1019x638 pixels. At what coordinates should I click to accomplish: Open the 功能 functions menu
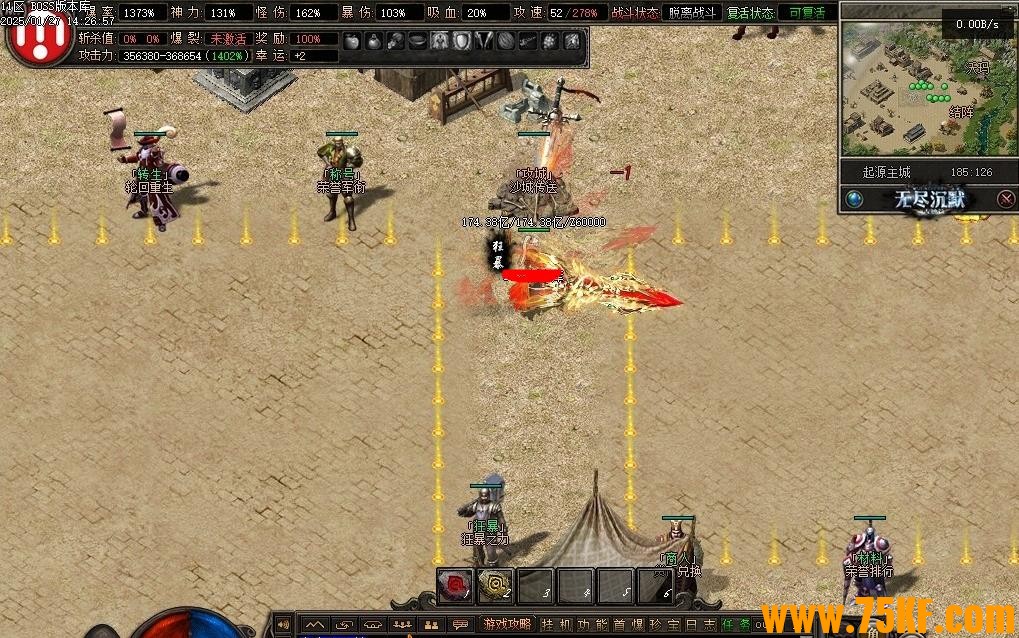[593, 625]
